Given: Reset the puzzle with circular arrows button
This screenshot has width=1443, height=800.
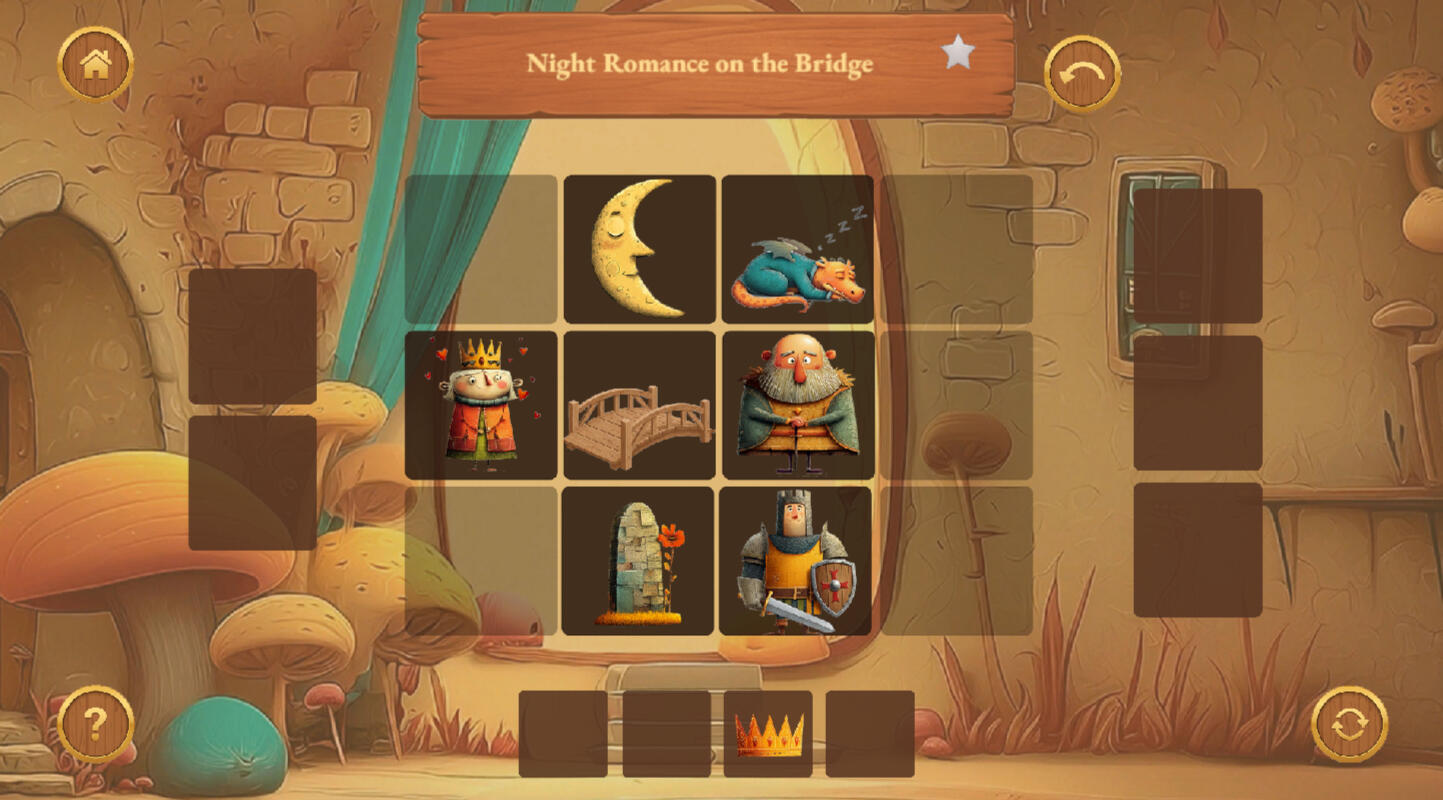Looking at the screenshot, I should point(1349,723).
